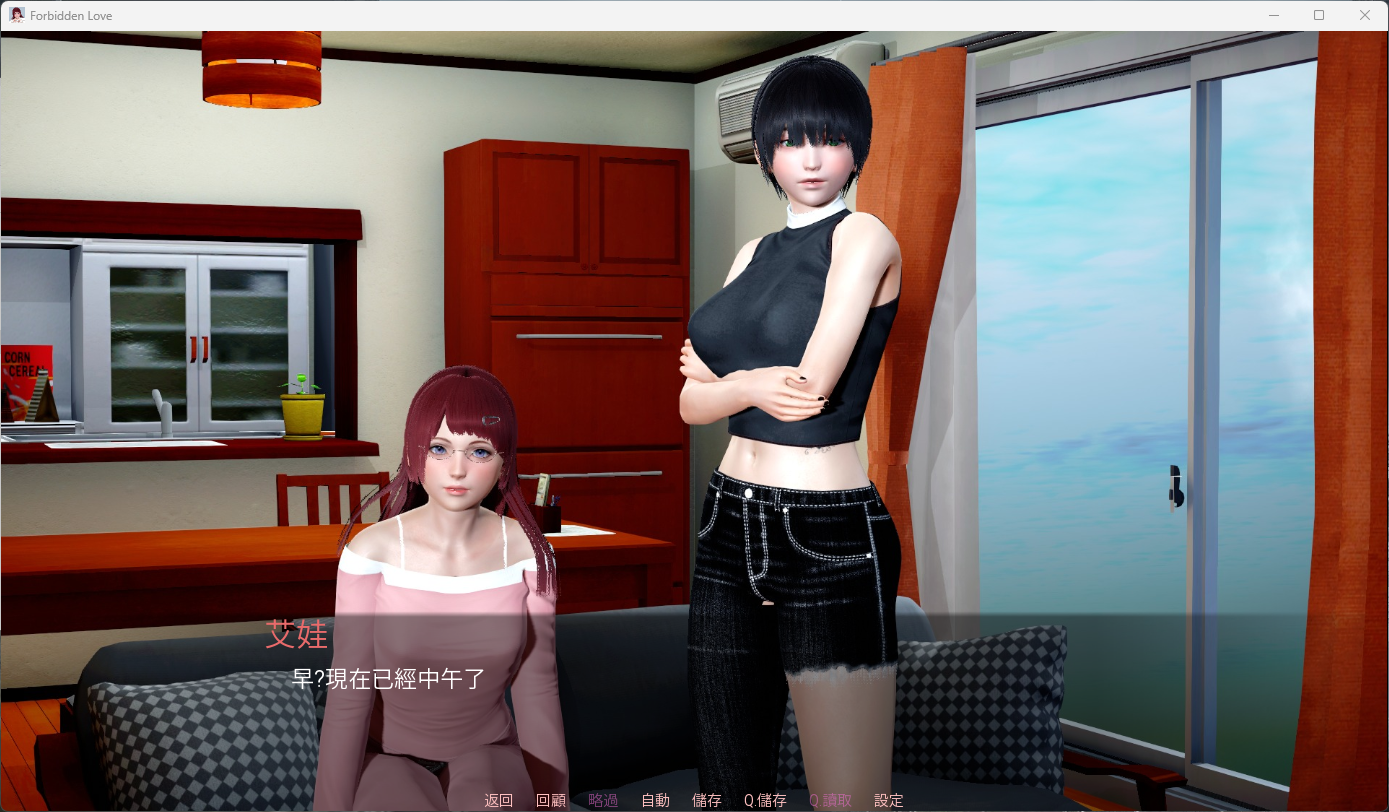Save the game using 儲存
1389x812 pixels.
707,800
